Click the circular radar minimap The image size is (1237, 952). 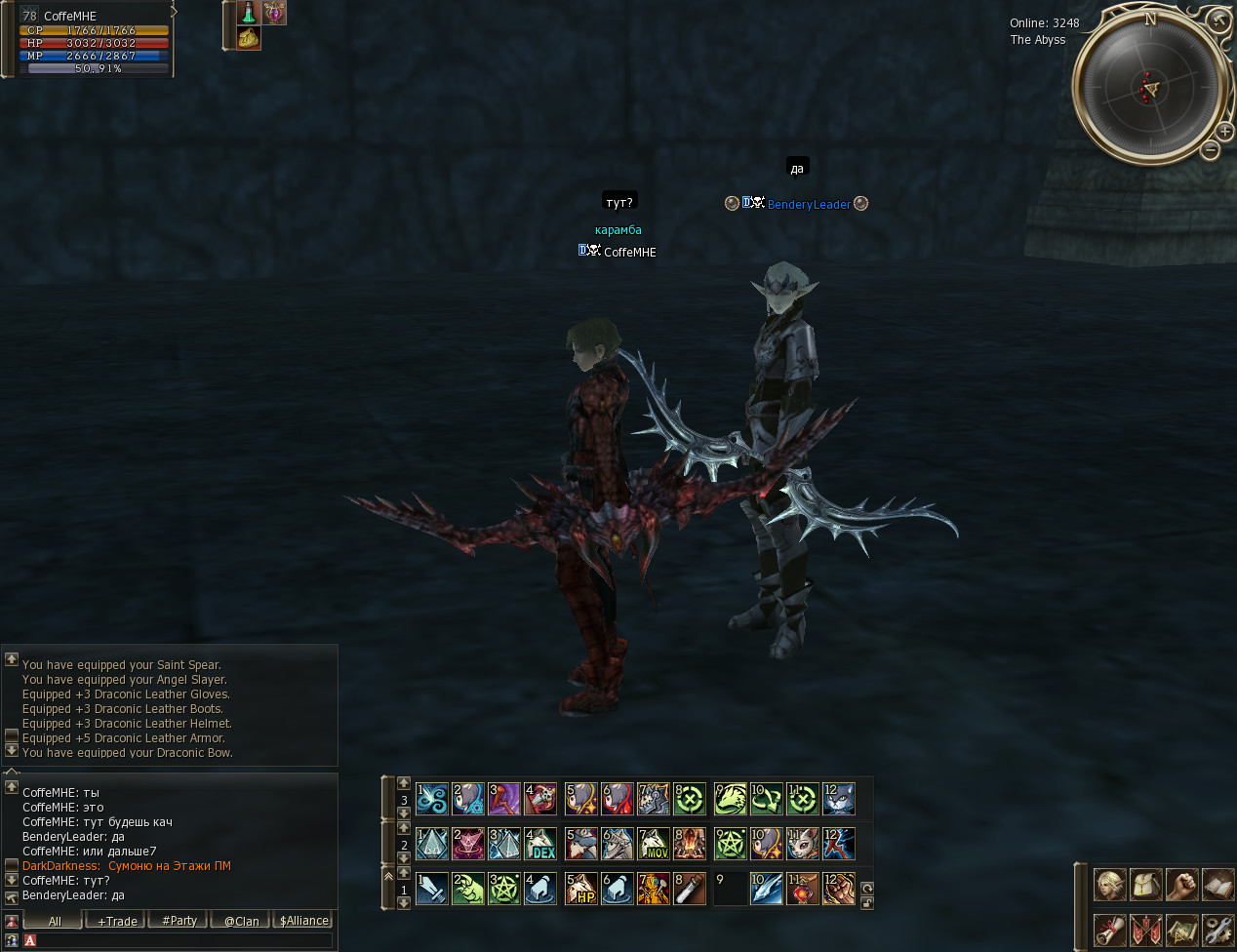pos(1149,88)
